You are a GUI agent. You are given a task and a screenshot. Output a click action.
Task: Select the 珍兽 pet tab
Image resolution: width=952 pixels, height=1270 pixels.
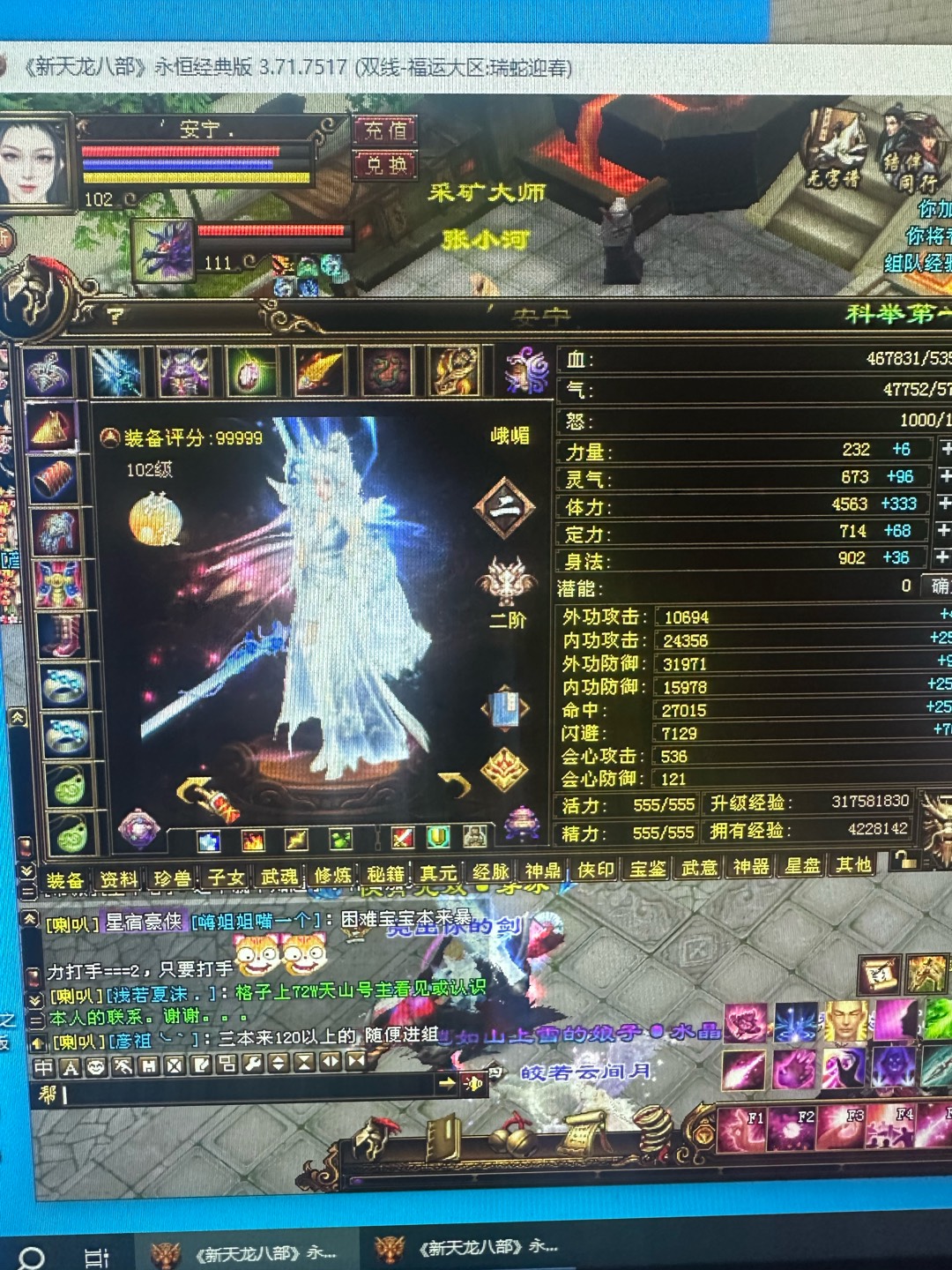coord(172,878)
